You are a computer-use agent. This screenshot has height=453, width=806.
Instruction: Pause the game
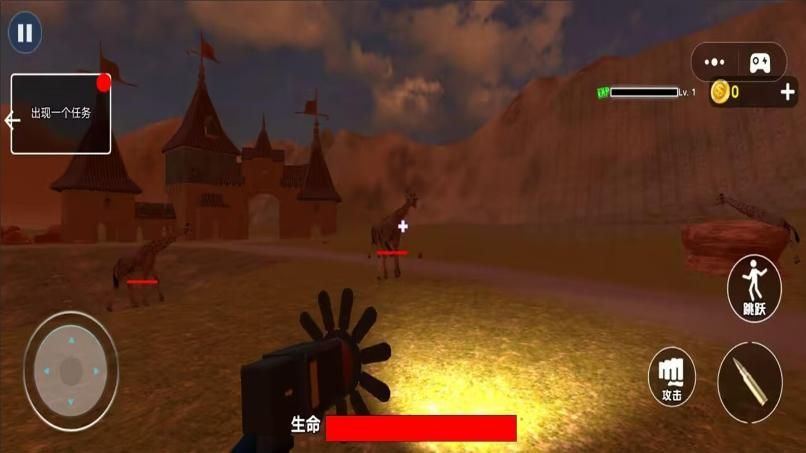(25, 33)
